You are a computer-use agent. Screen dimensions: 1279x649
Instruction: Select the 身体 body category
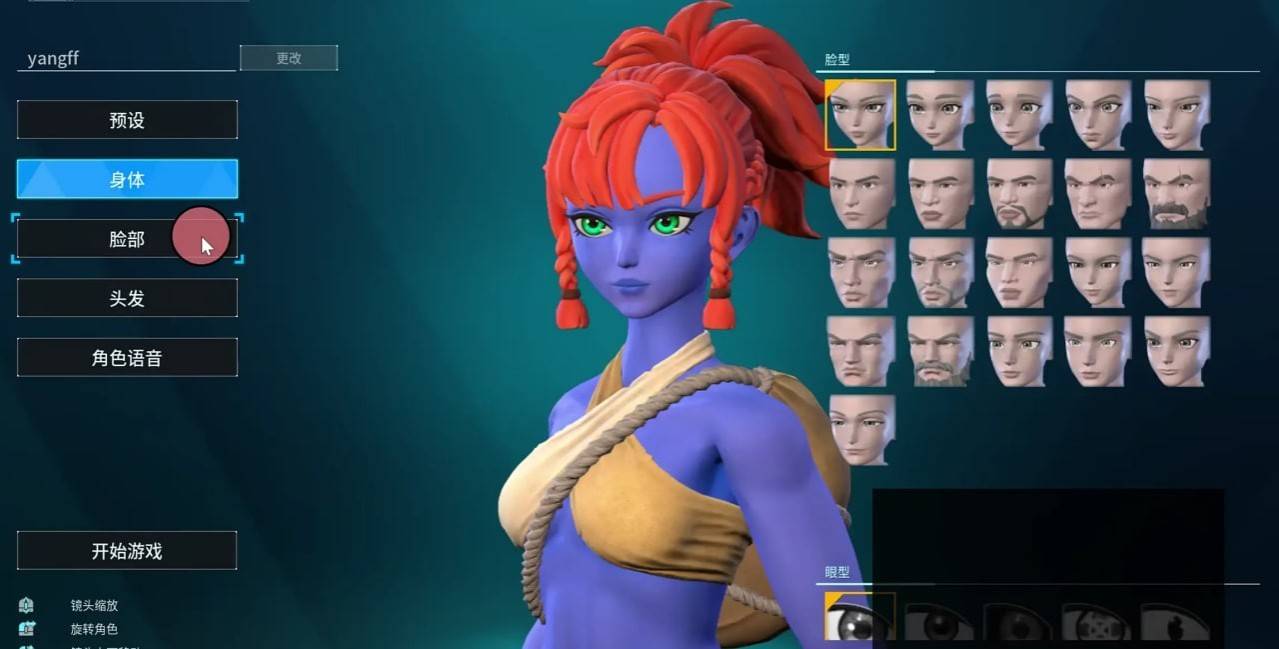pyautogui.click(x=127, y=179)
